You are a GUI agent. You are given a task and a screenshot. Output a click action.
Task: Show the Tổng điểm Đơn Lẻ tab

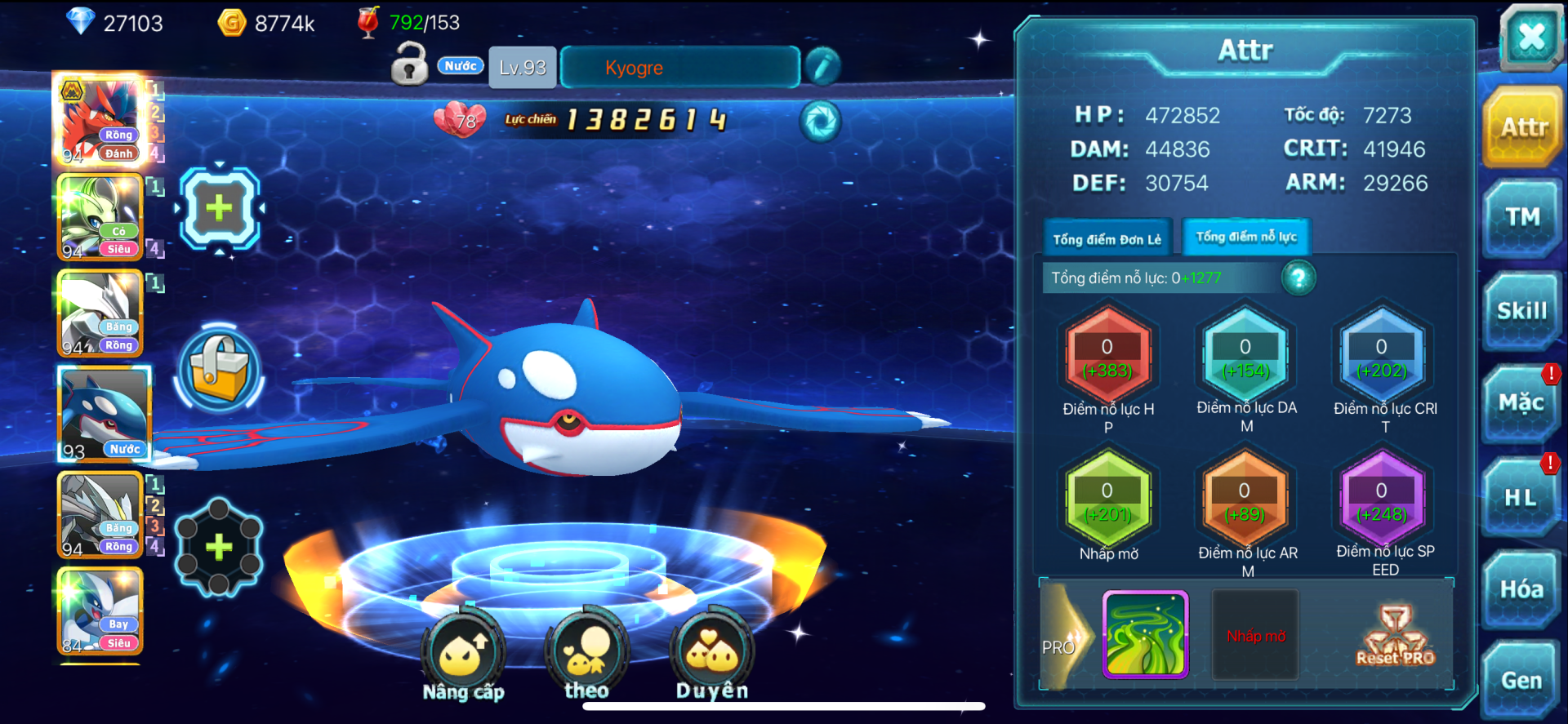pyautogui.click(x=1107, y=239)
